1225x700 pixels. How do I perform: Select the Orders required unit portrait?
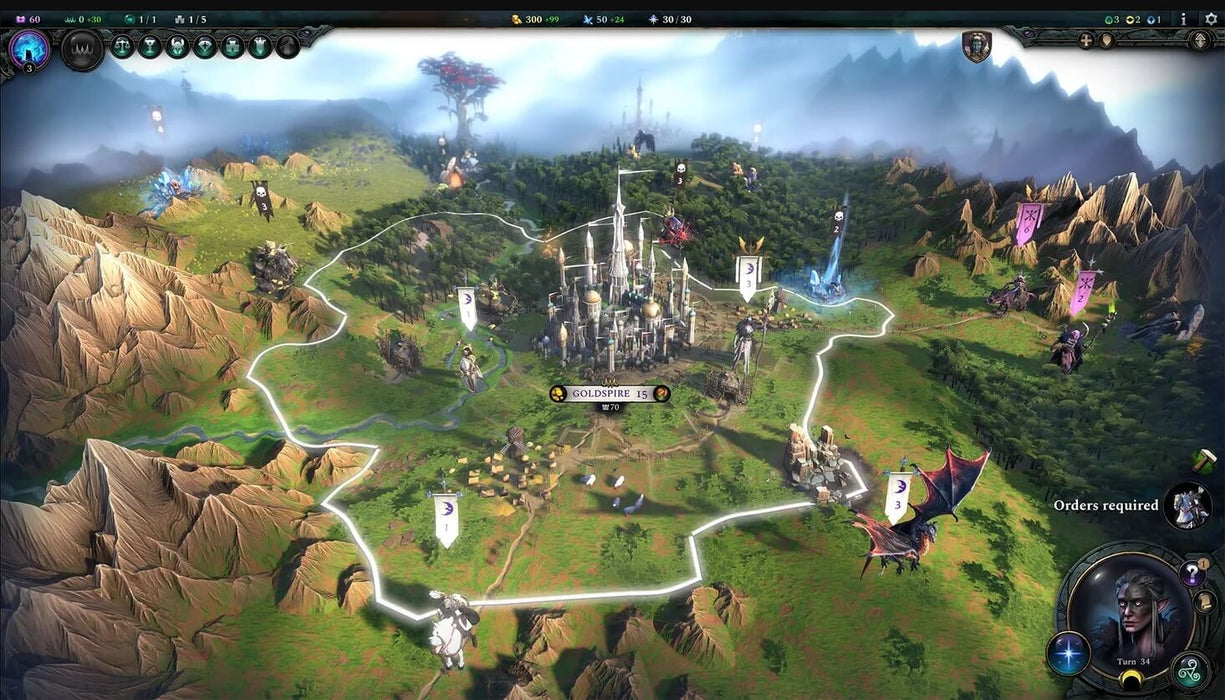[x=1188, y=506]
